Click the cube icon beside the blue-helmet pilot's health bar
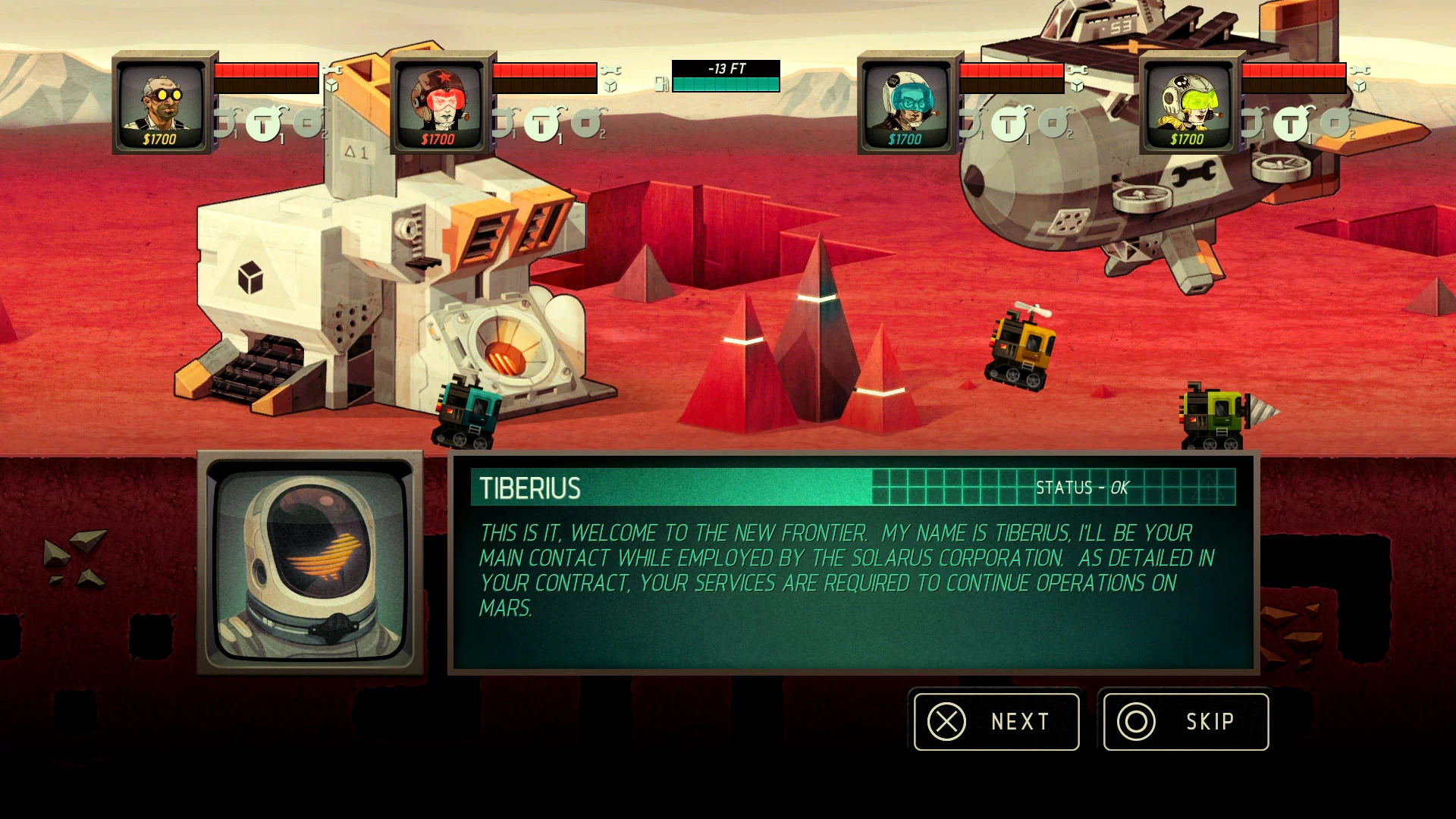1456x819 pixels. pos(1076,86)
